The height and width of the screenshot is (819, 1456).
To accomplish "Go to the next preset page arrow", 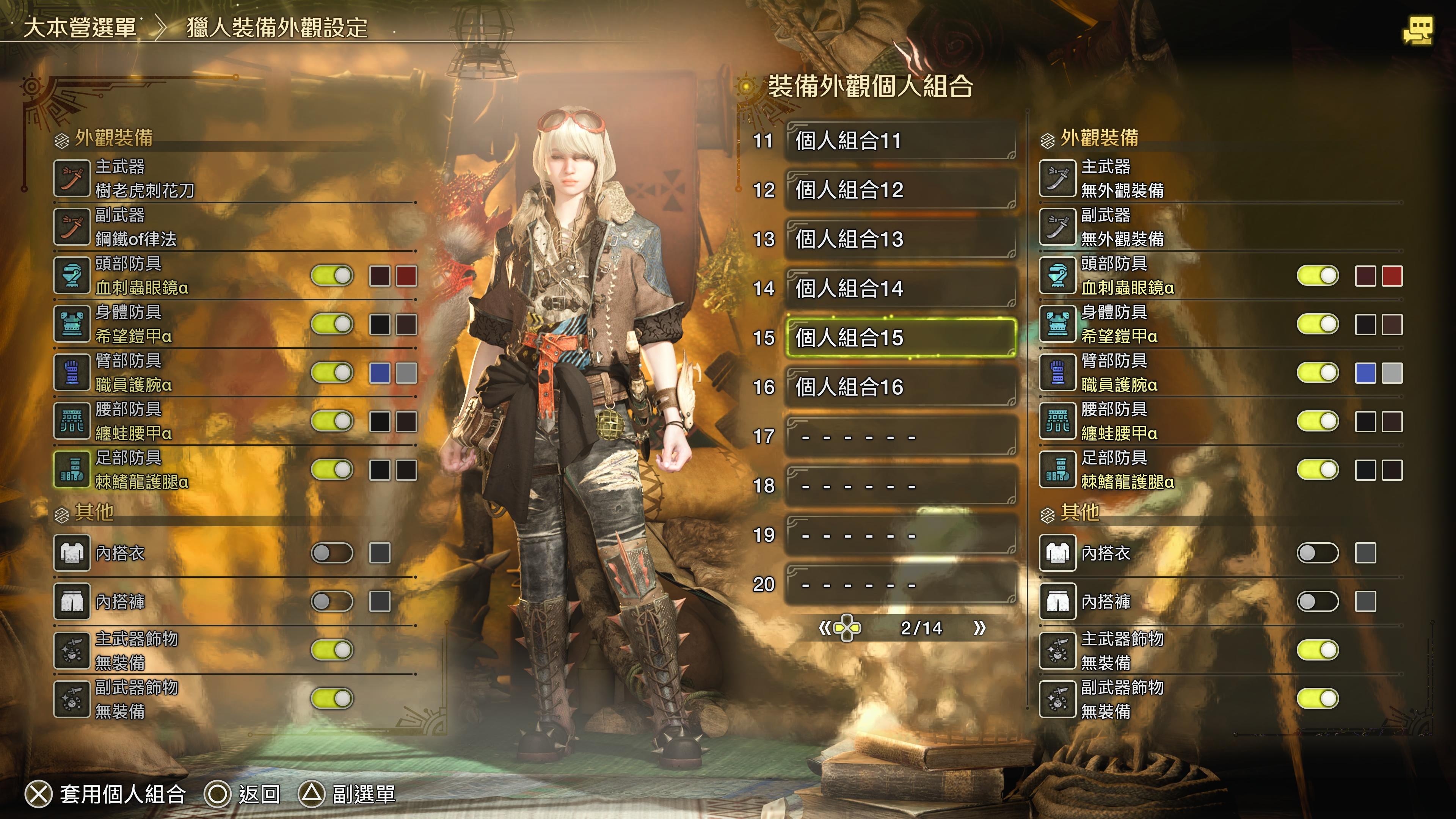I will pos(979,628).
